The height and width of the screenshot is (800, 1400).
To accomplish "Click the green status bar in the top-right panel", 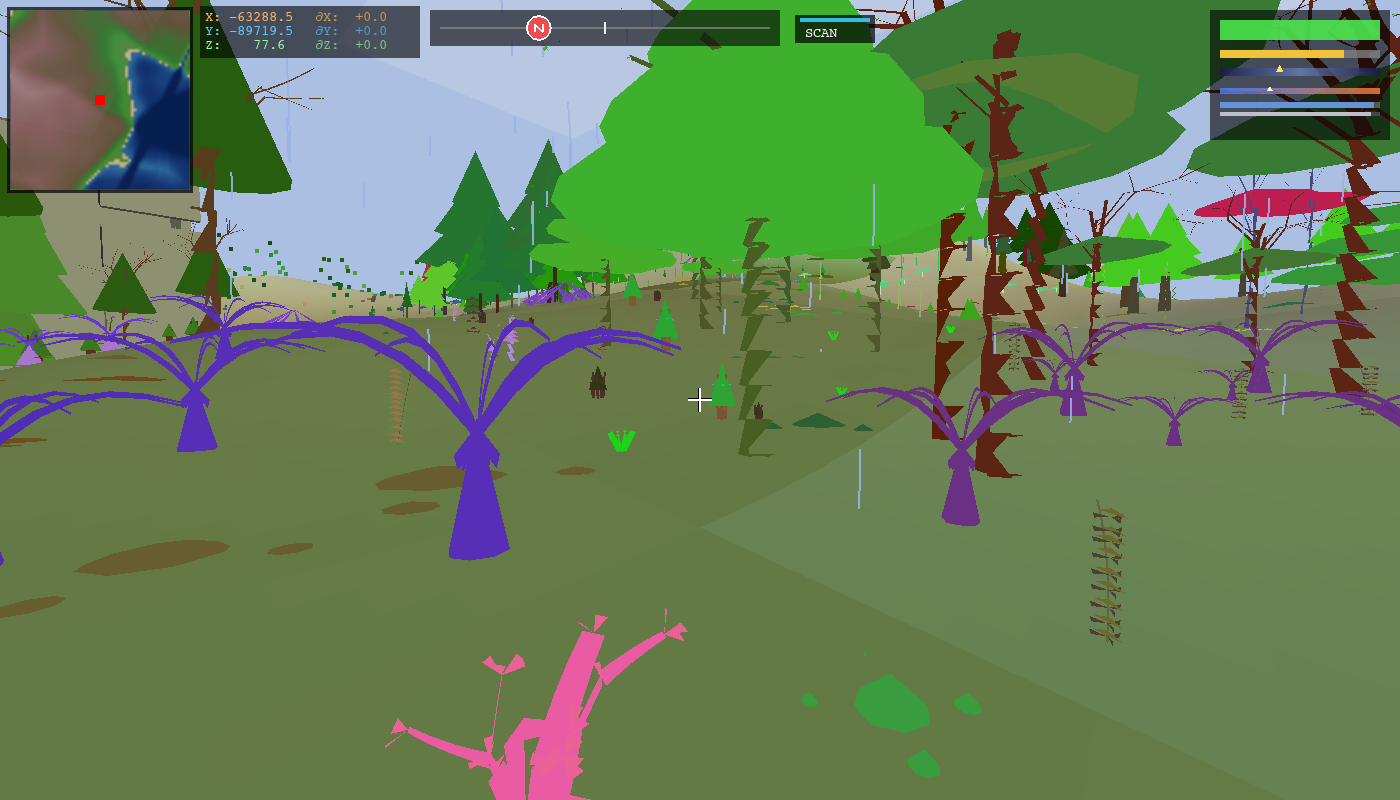I will [x=1300, y=29].
